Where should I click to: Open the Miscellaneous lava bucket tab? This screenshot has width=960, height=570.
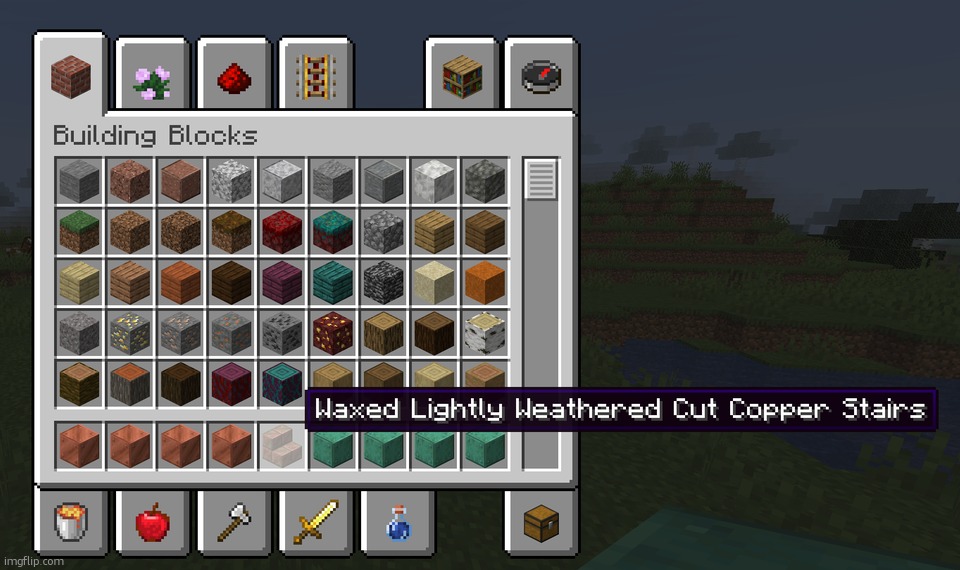(70, 522)
